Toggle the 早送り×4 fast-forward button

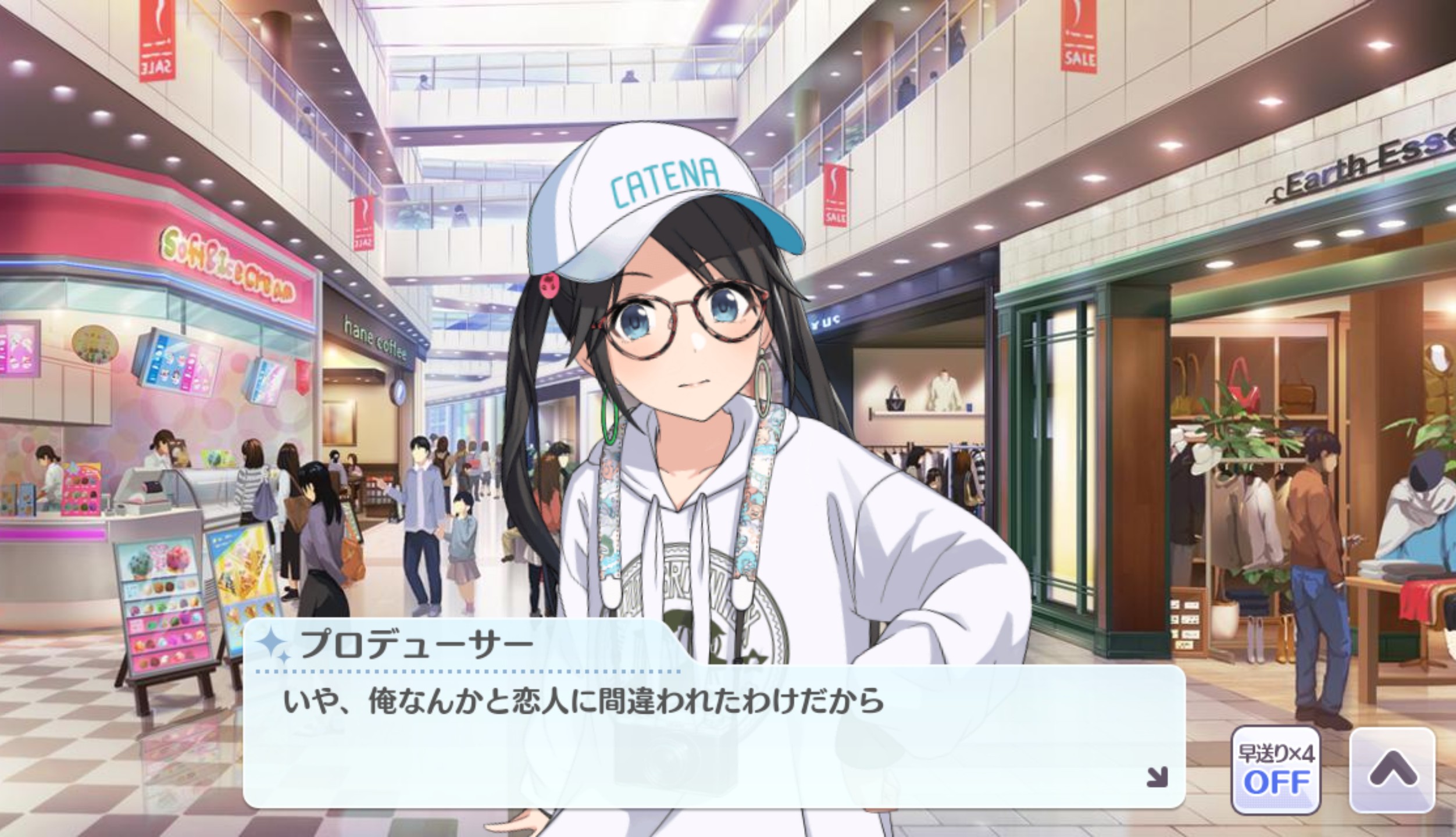1275,770
